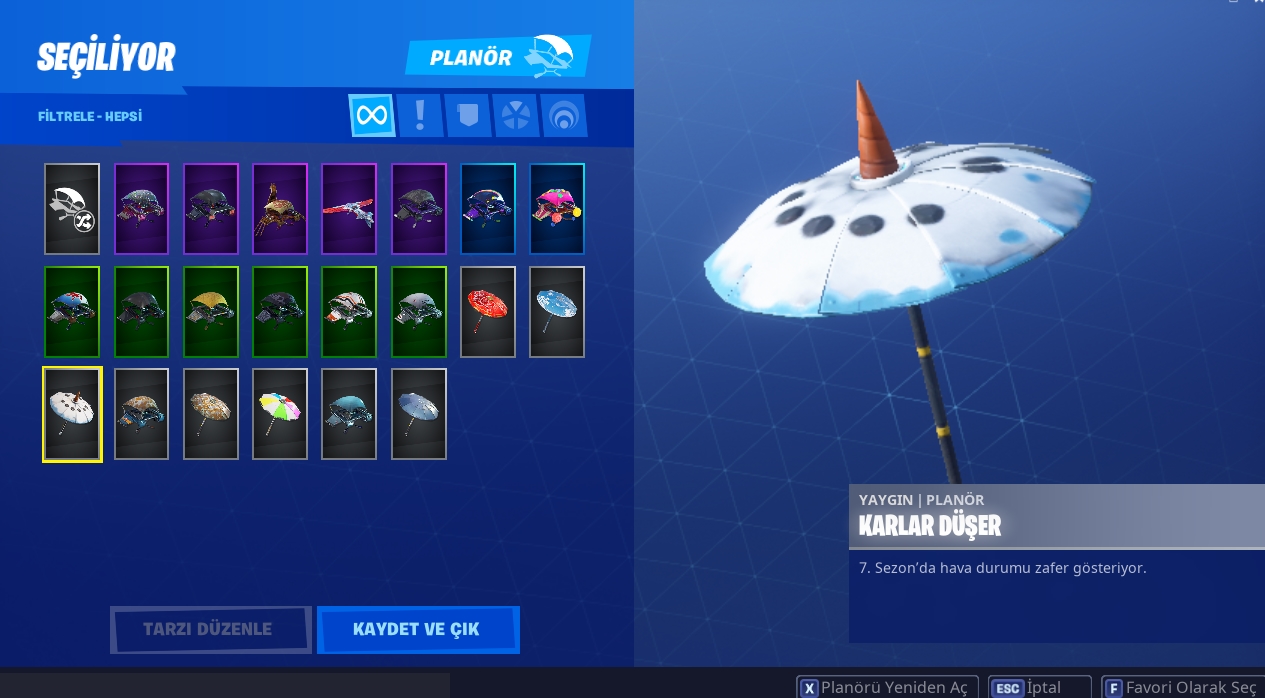1265x698 pixels.
Task: Pick the rainbow beach umbrella
Action: coord(280,414)
